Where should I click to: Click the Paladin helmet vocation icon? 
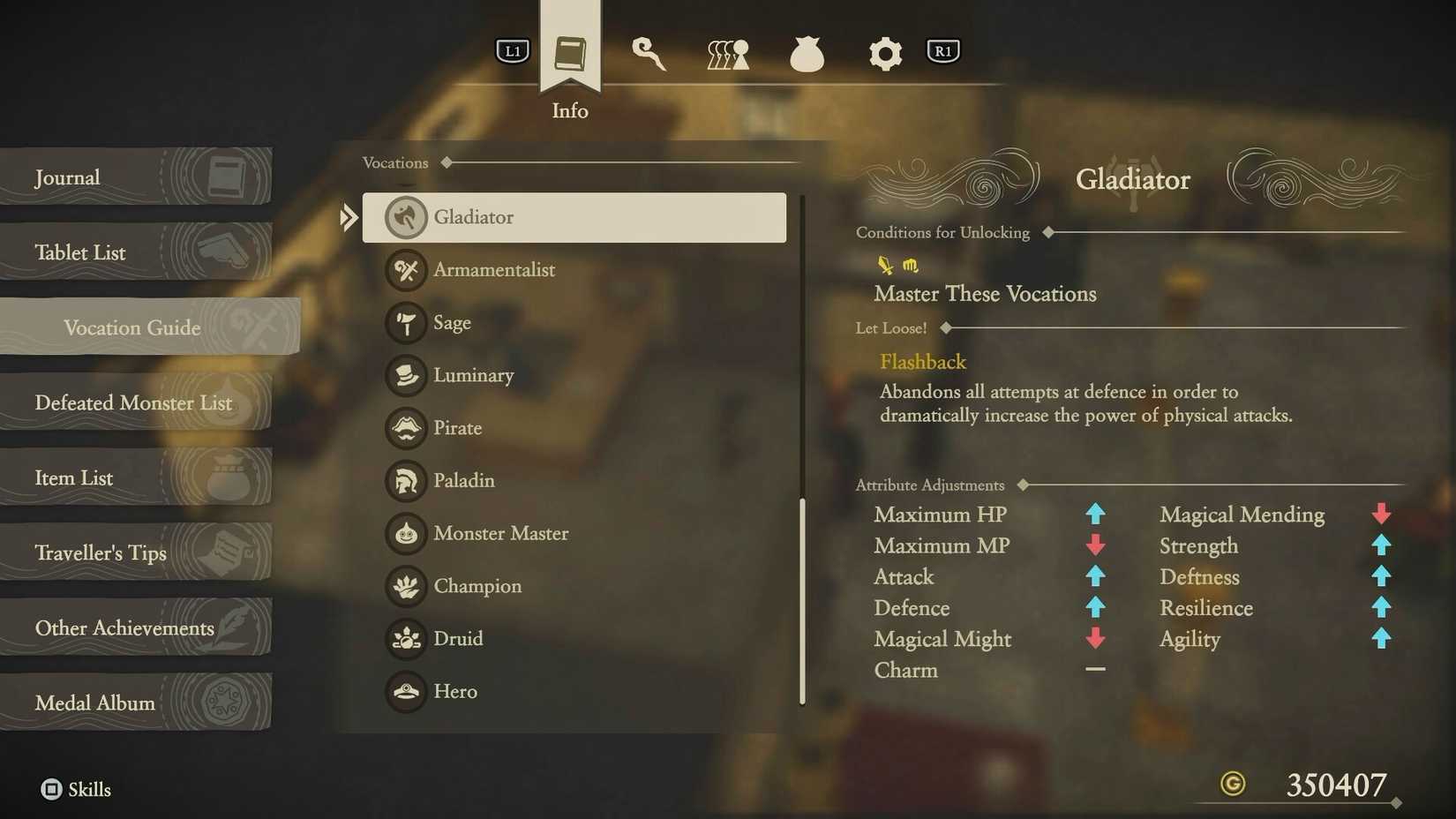click(x=404, y=481)
